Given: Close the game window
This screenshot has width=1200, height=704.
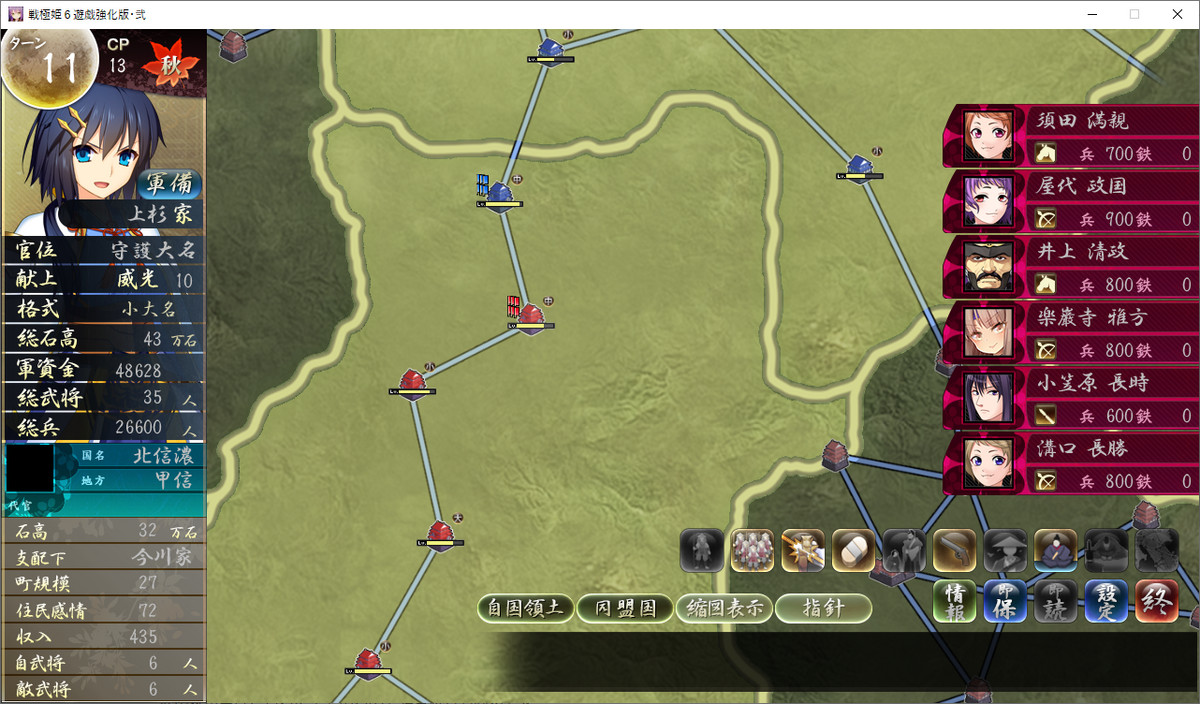Looking at the screenshot, I should pyautogui.click(x=1176, y=14).
